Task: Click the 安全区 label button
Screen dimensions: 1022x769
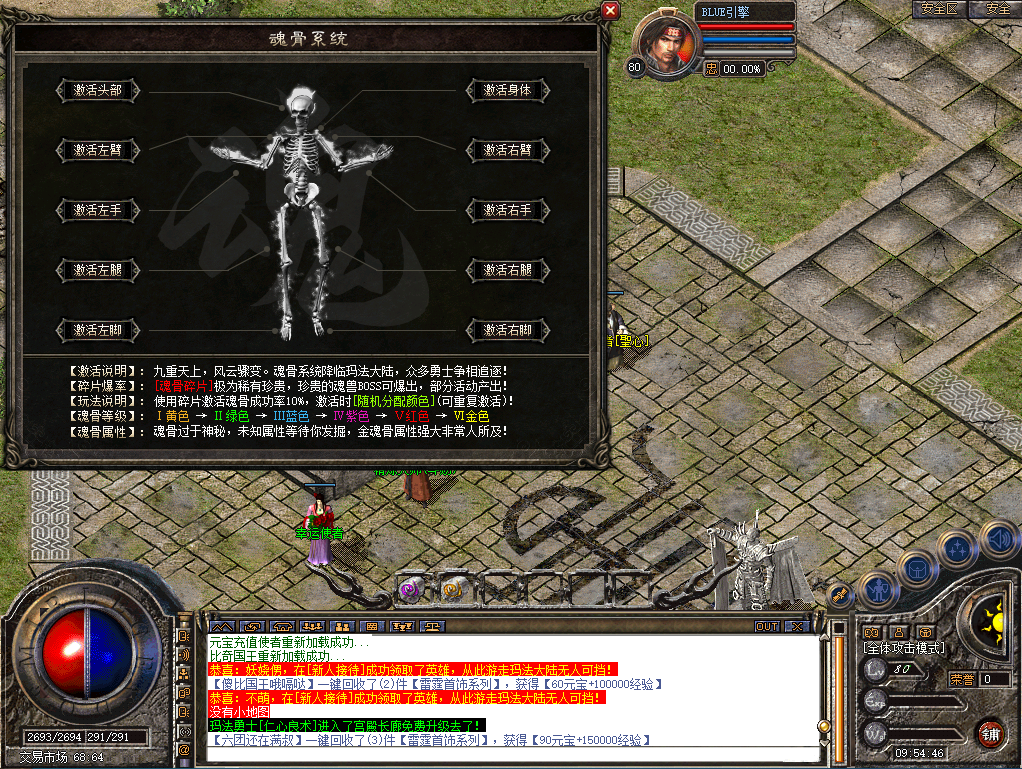Action: (x=939, y=9)
